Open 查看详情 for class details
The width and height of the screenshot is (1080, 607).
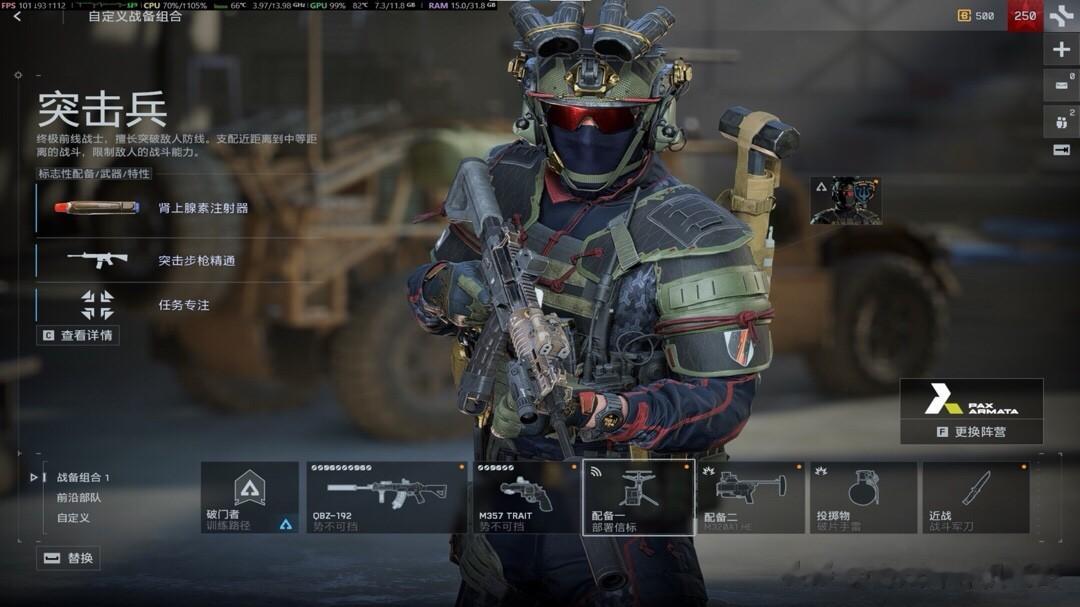78,335
